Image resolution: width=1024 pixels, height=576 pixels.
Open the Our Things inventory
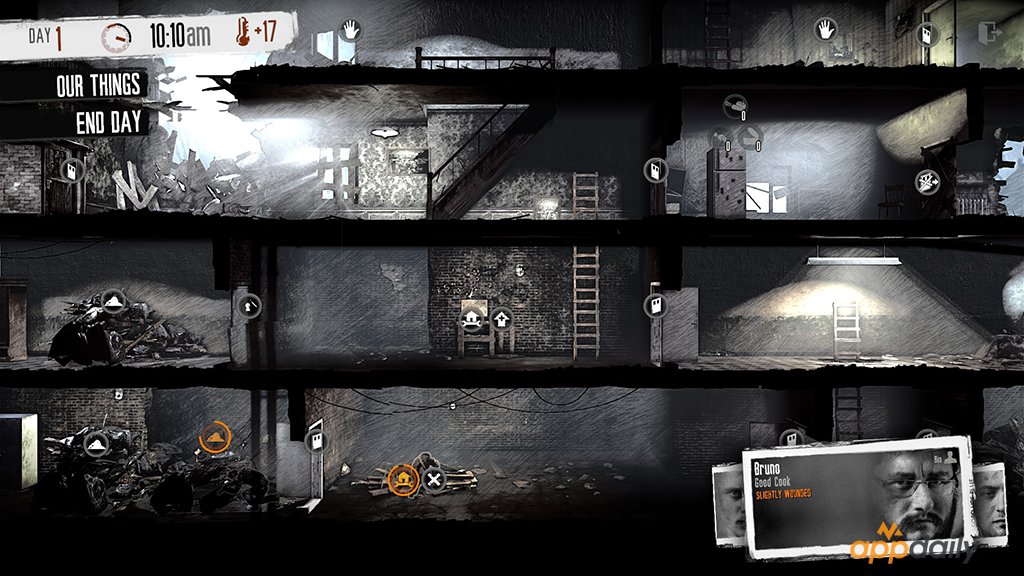(x=98, y=85)
